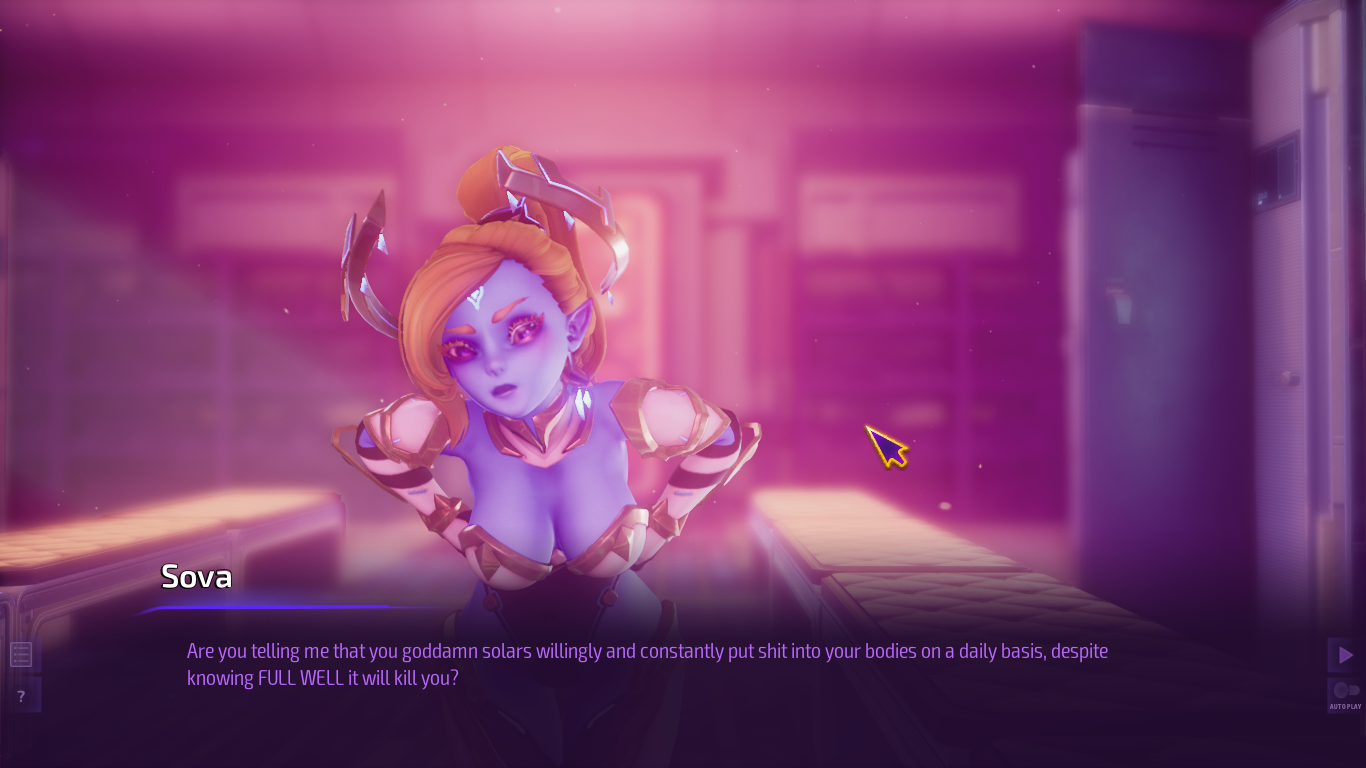The height and width of the screenshot is (768, 1366).
Task: Click the question mark help button
Action: (x=21, y=696)
